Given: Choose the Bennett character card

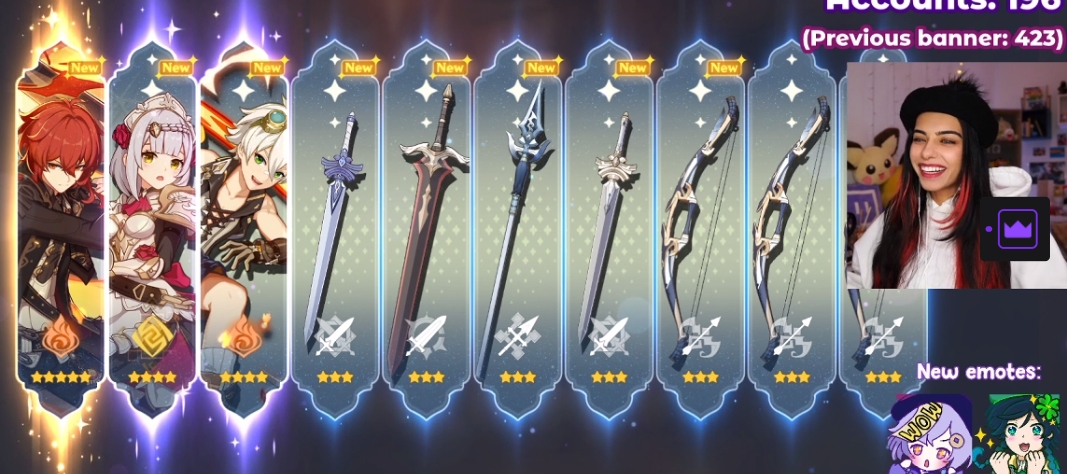Looking at the screenshot, I should pyautogui.click(x=244, y=230).
